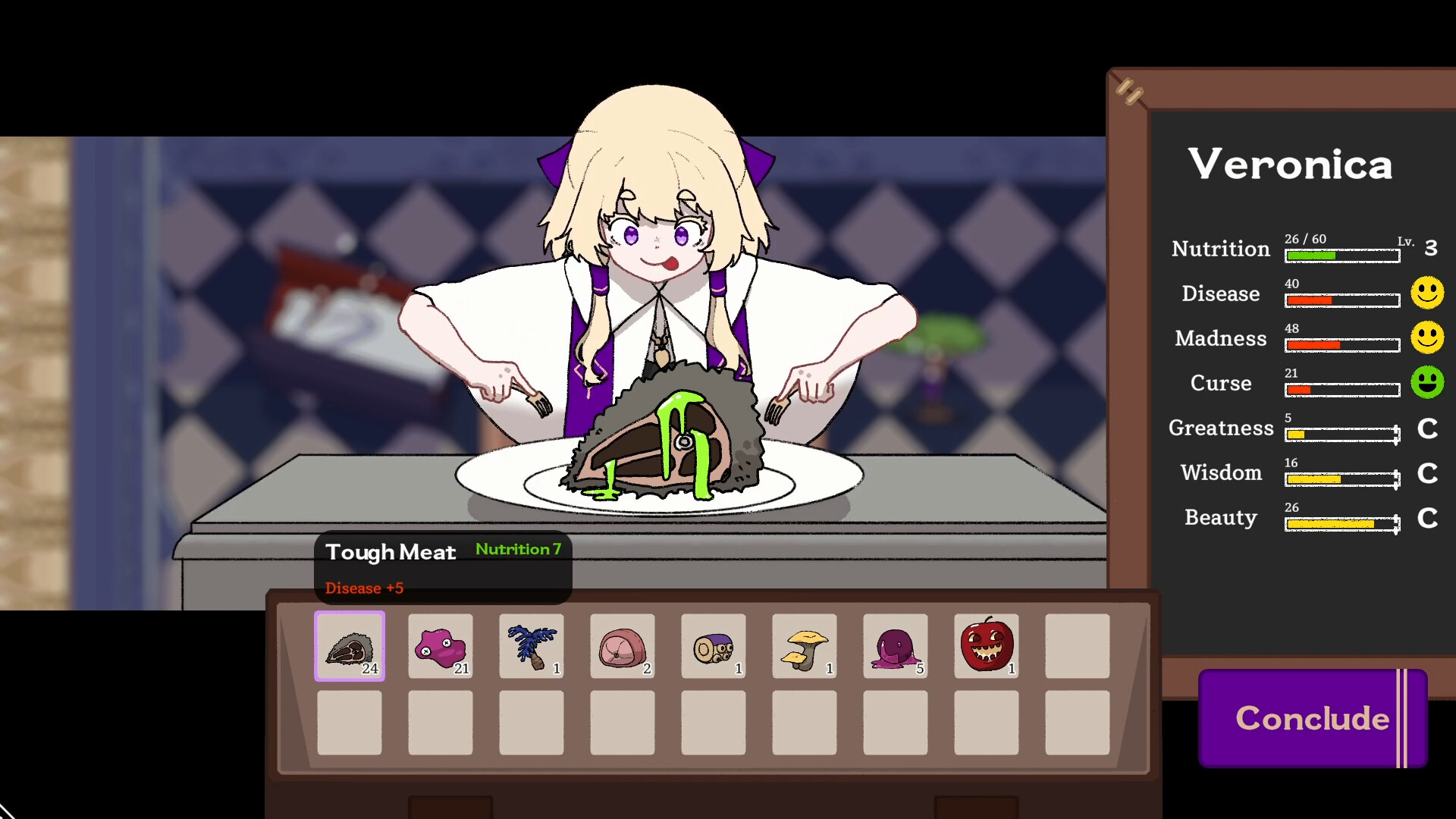This screenshot has width=1456, height=819.
Task: Click the Curse green smiley face
Action: [1427, 384]
